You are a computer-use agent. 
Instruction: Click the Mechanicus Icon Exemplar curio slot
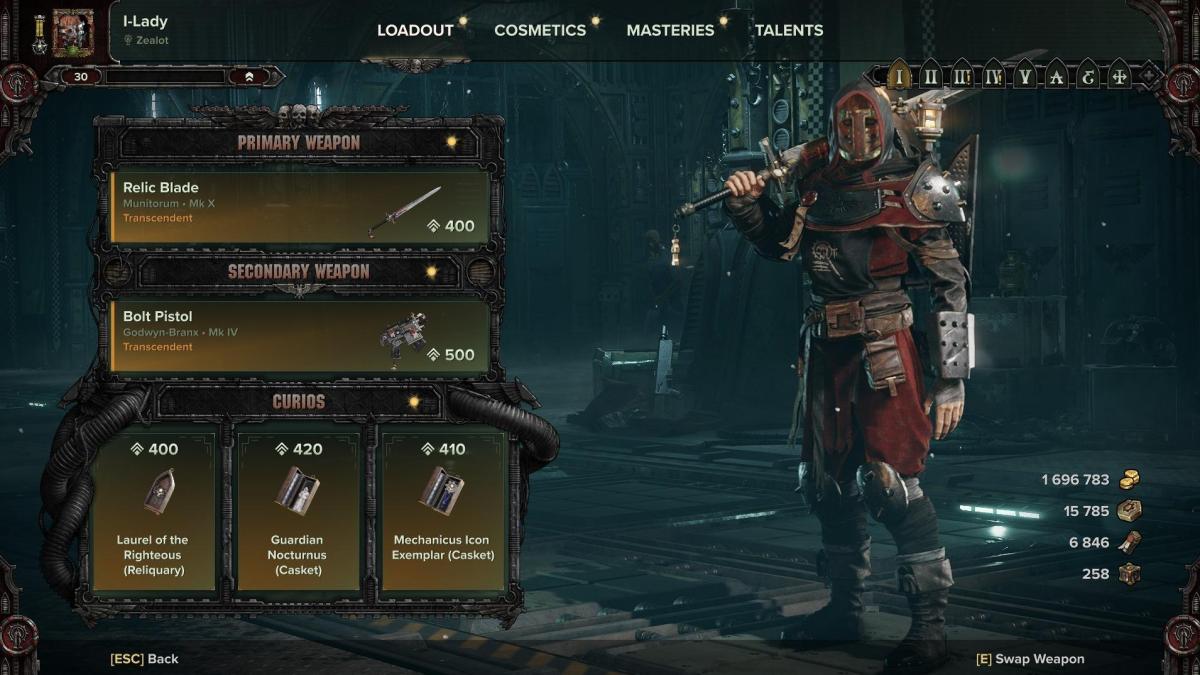(x=443, y=510)
